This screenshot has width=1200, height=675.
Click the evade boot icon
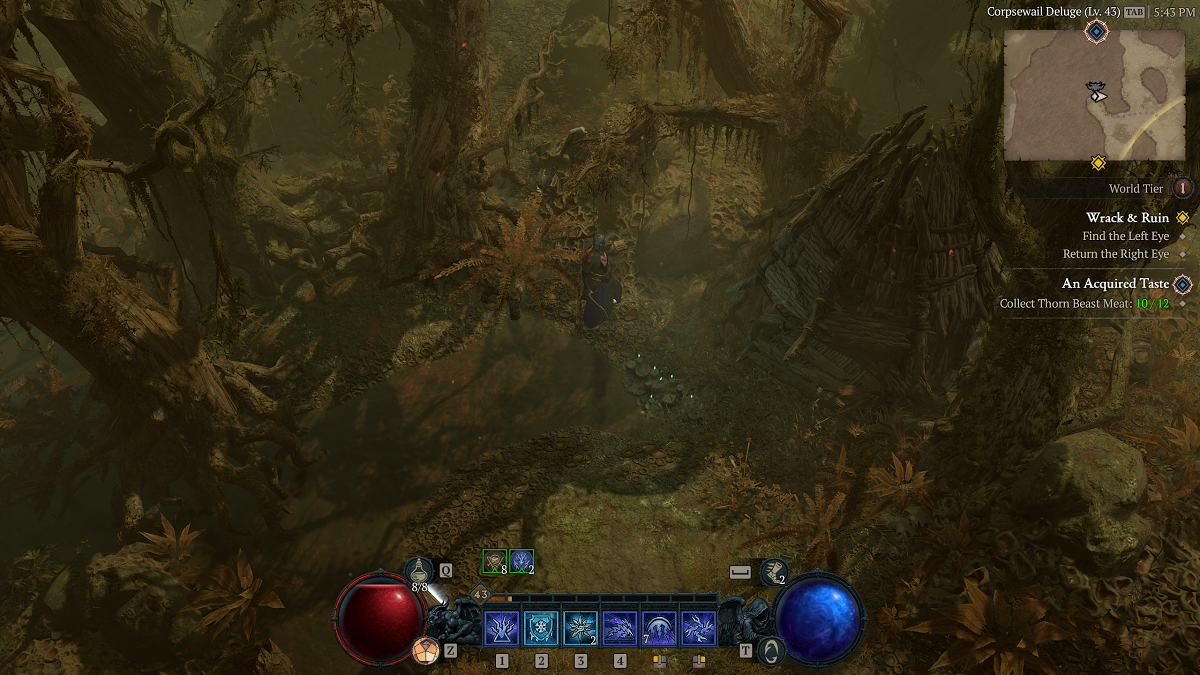pos(773,572)
